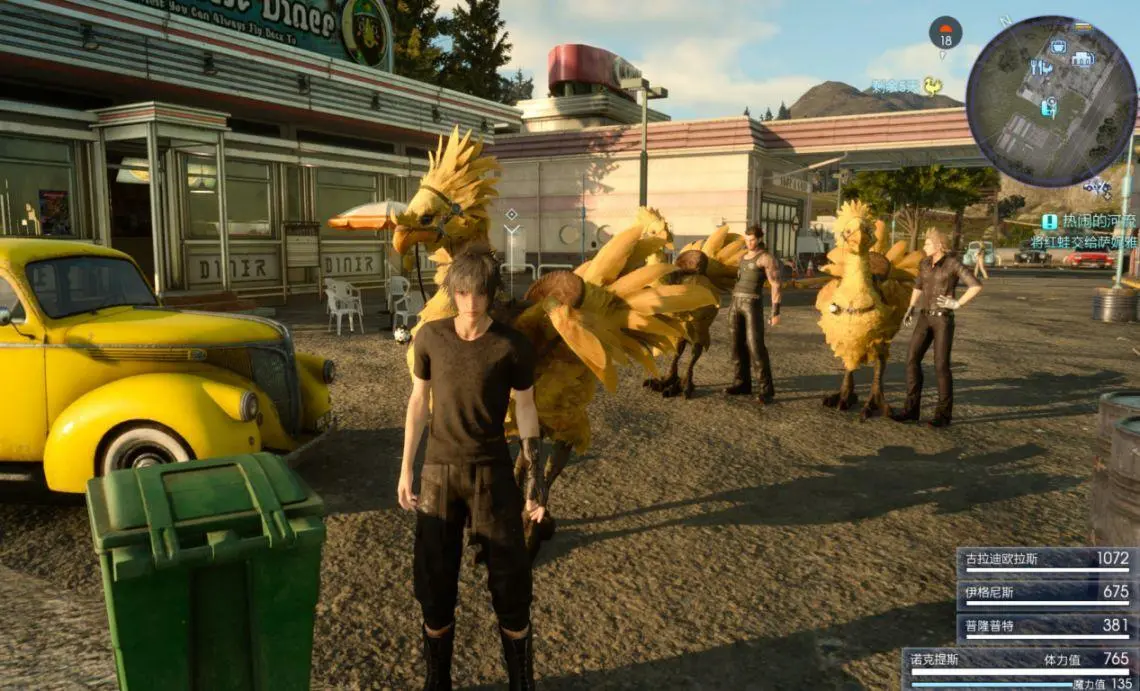Screen dimensions: 1140x691
Task: Select the building marker on the minimap
Action: pos(1082,59)
